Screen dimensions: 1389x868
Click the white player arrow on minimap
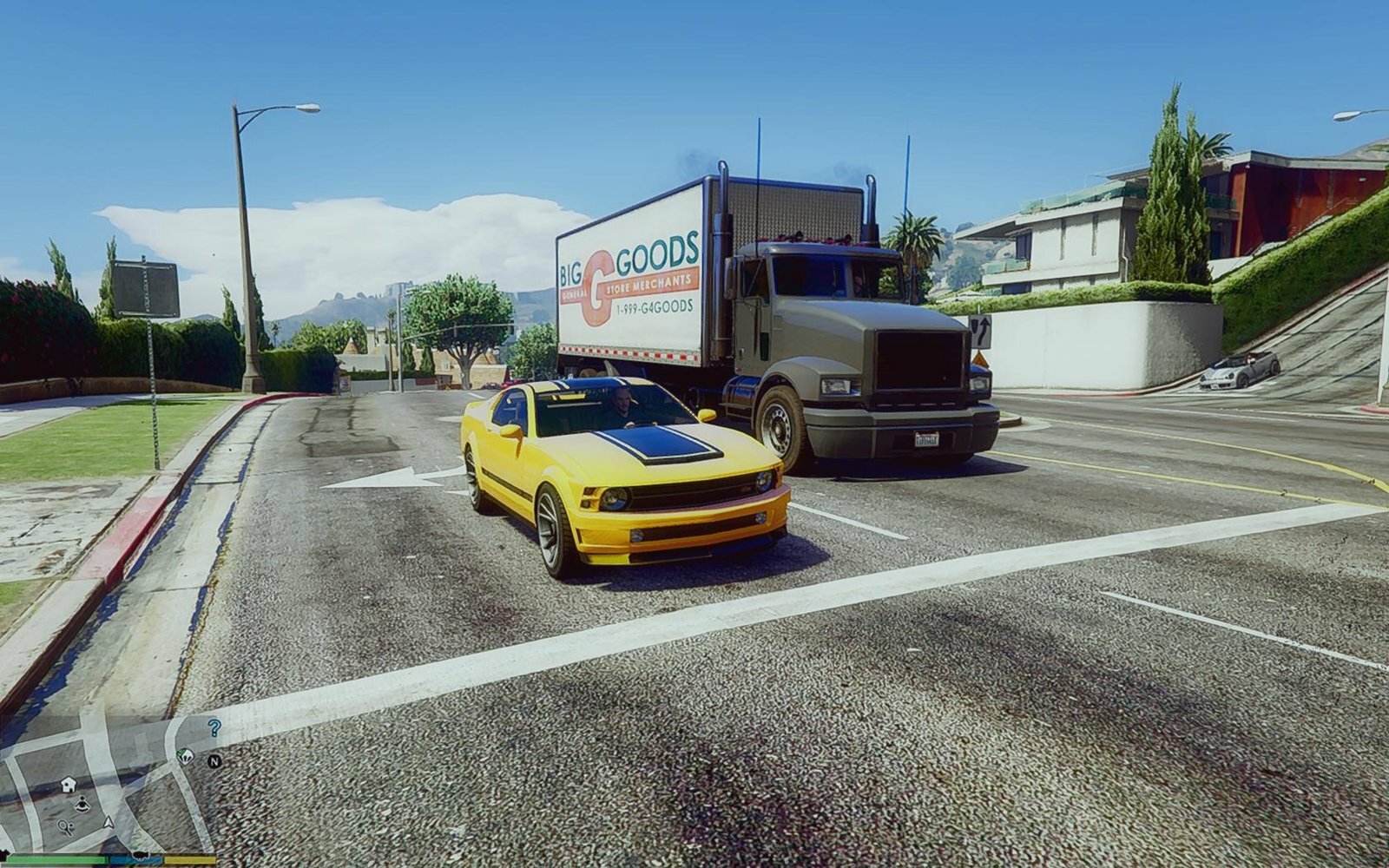point(109,821)
